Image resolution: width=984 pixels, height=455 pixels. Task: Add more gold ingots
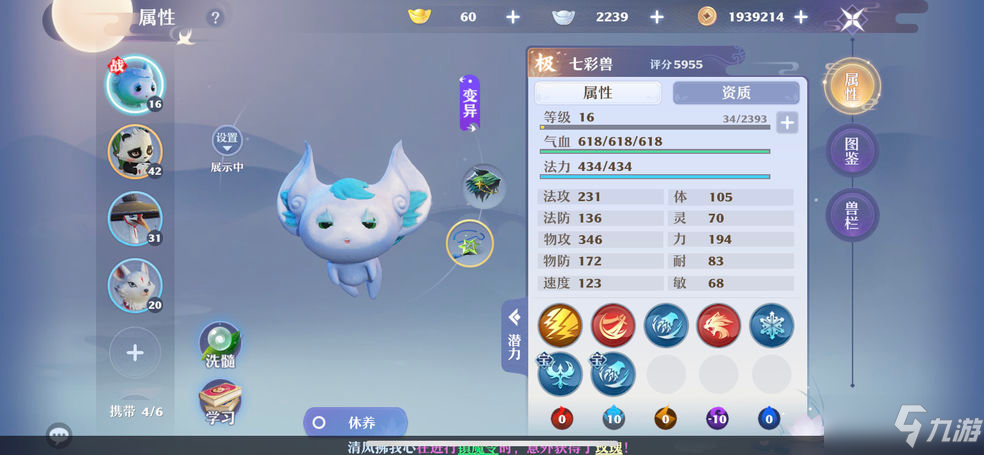[513, 17]
